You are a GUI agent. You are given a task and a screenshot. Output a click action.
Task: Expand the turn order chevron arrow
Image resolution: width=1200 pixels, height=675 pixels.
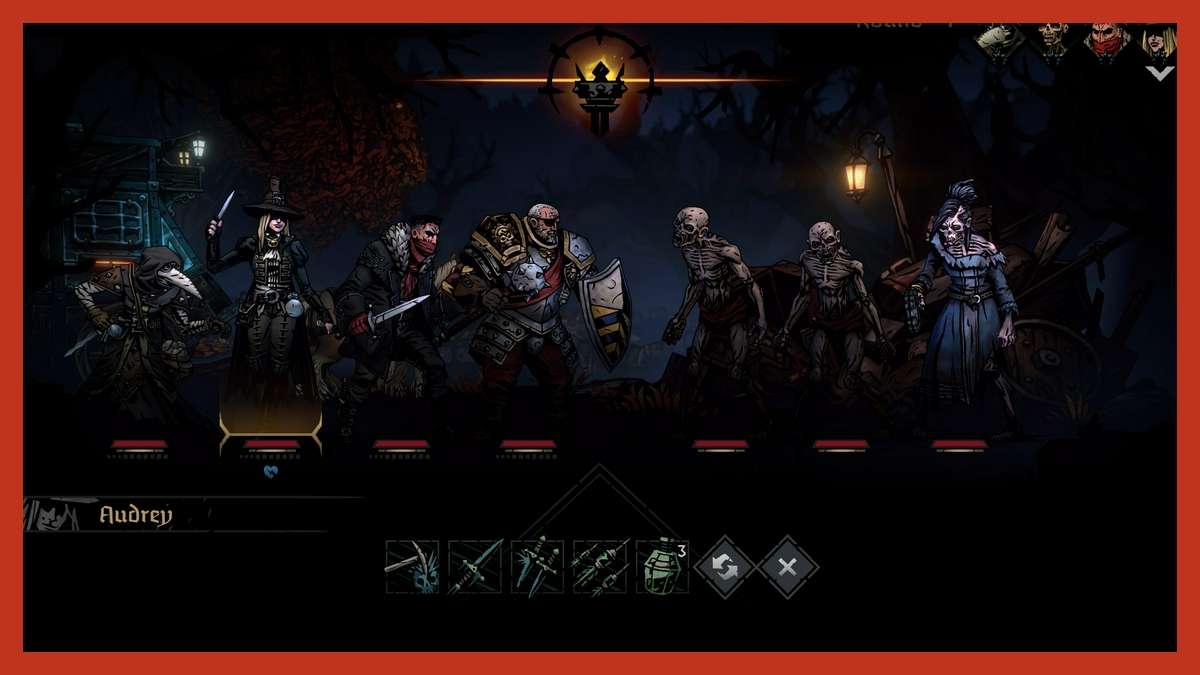(1159, 73)
